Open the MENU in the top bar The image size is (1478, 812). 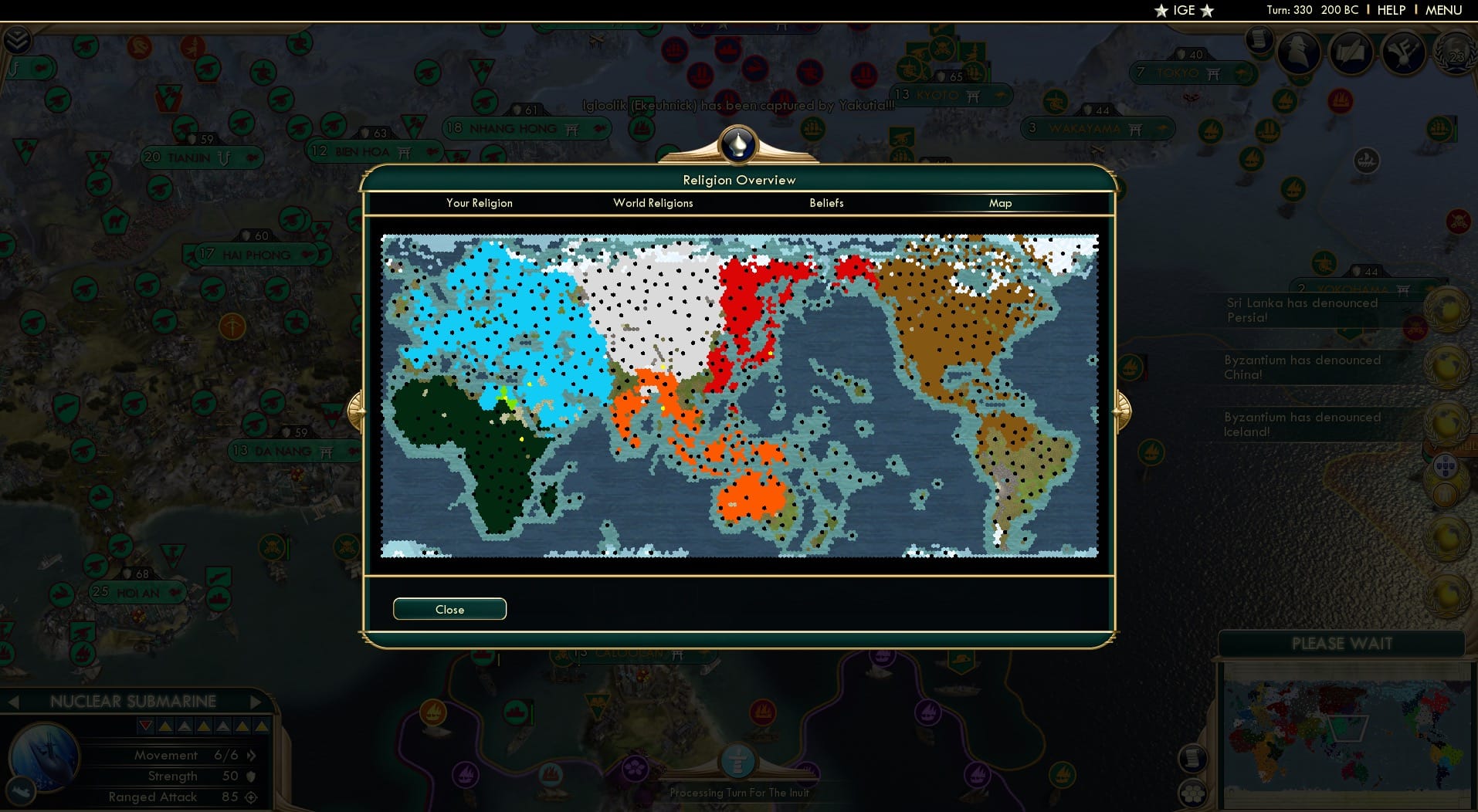pyautogui.click(x=1445, y=10)
